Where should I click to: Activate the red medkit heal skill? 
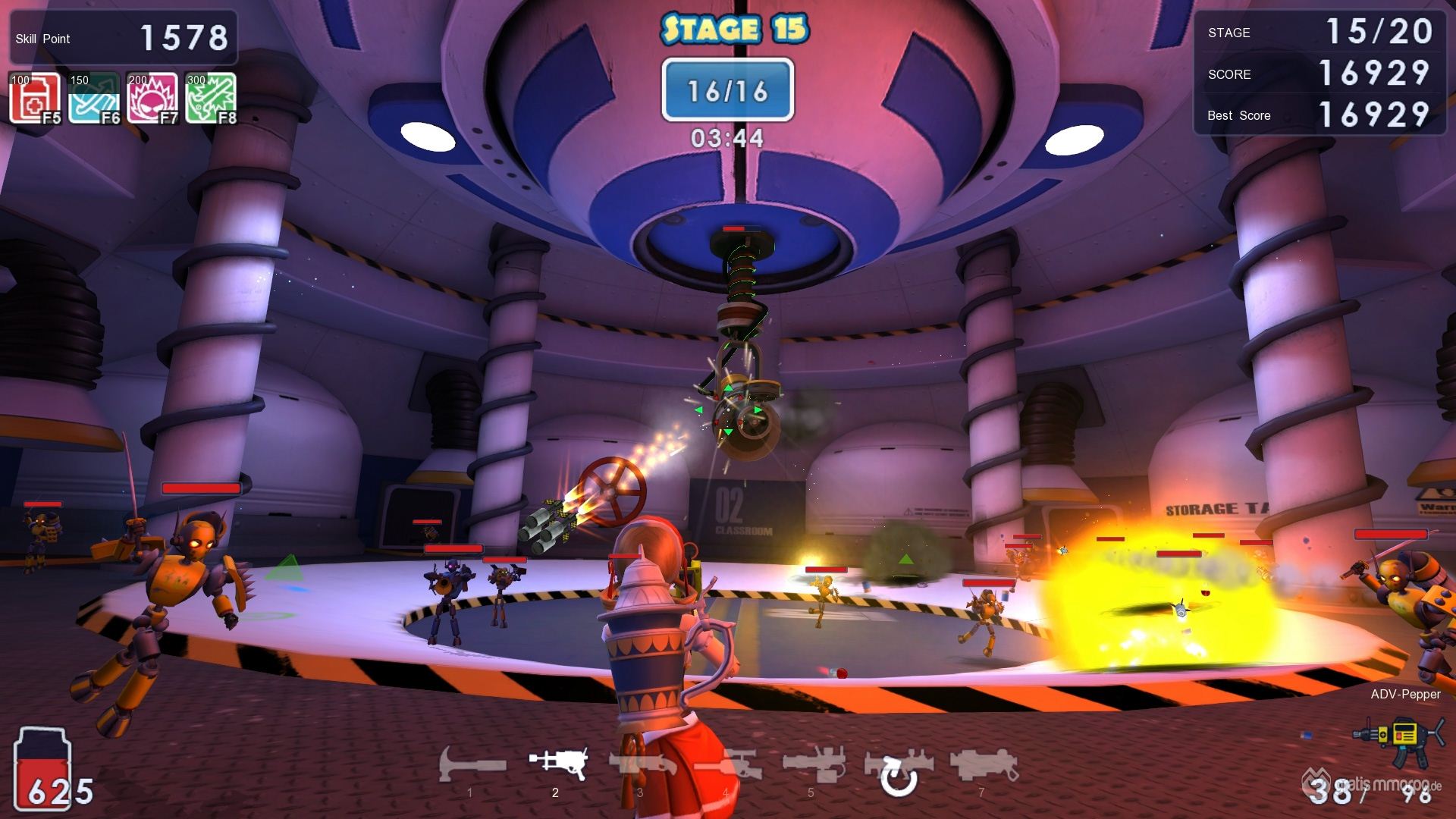34,98
